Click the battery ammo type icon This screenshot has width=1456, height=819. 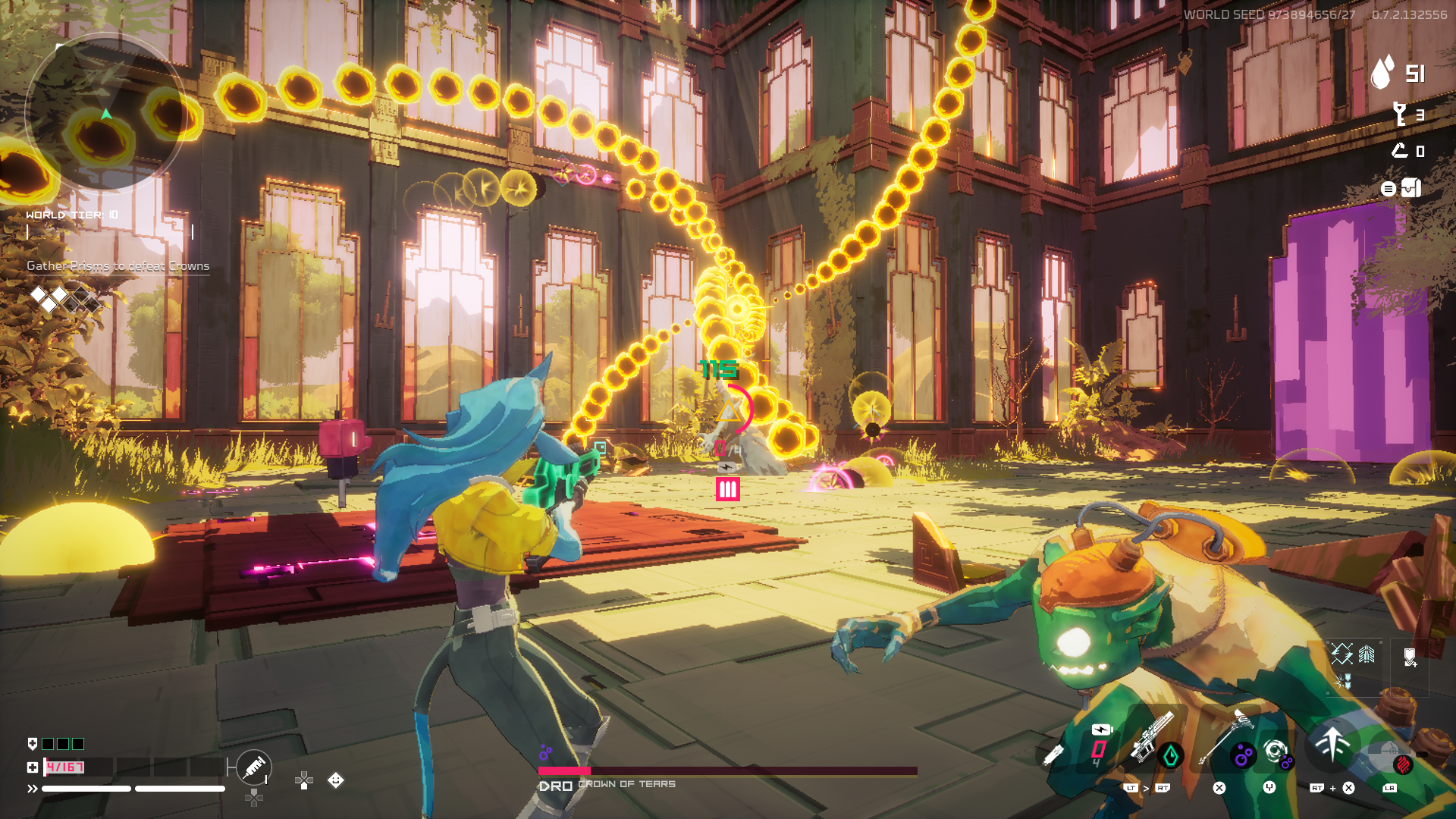(x=1101, y=730)
